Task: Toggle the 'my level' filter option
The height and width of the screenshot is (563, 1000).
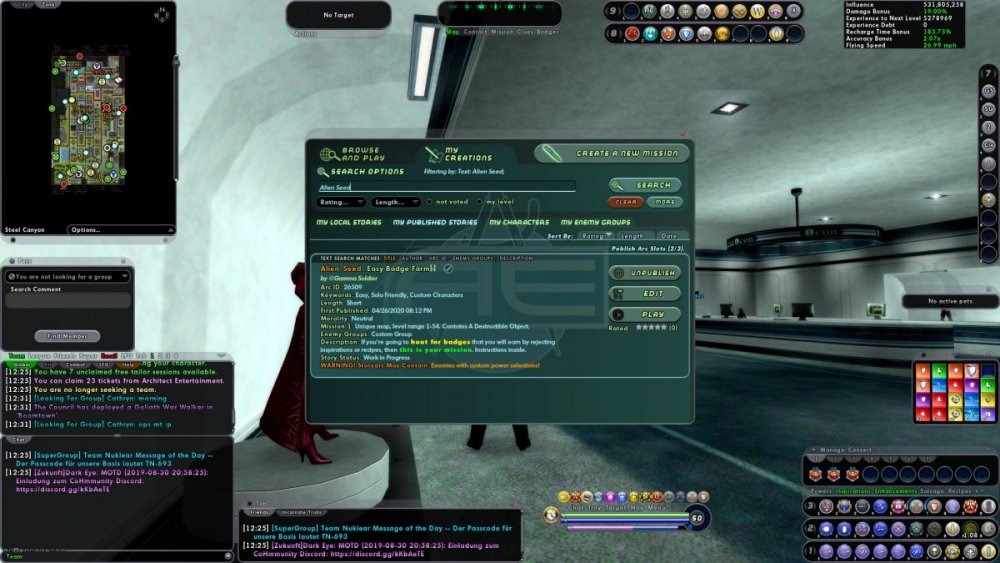Action: [x=480, y=202]
